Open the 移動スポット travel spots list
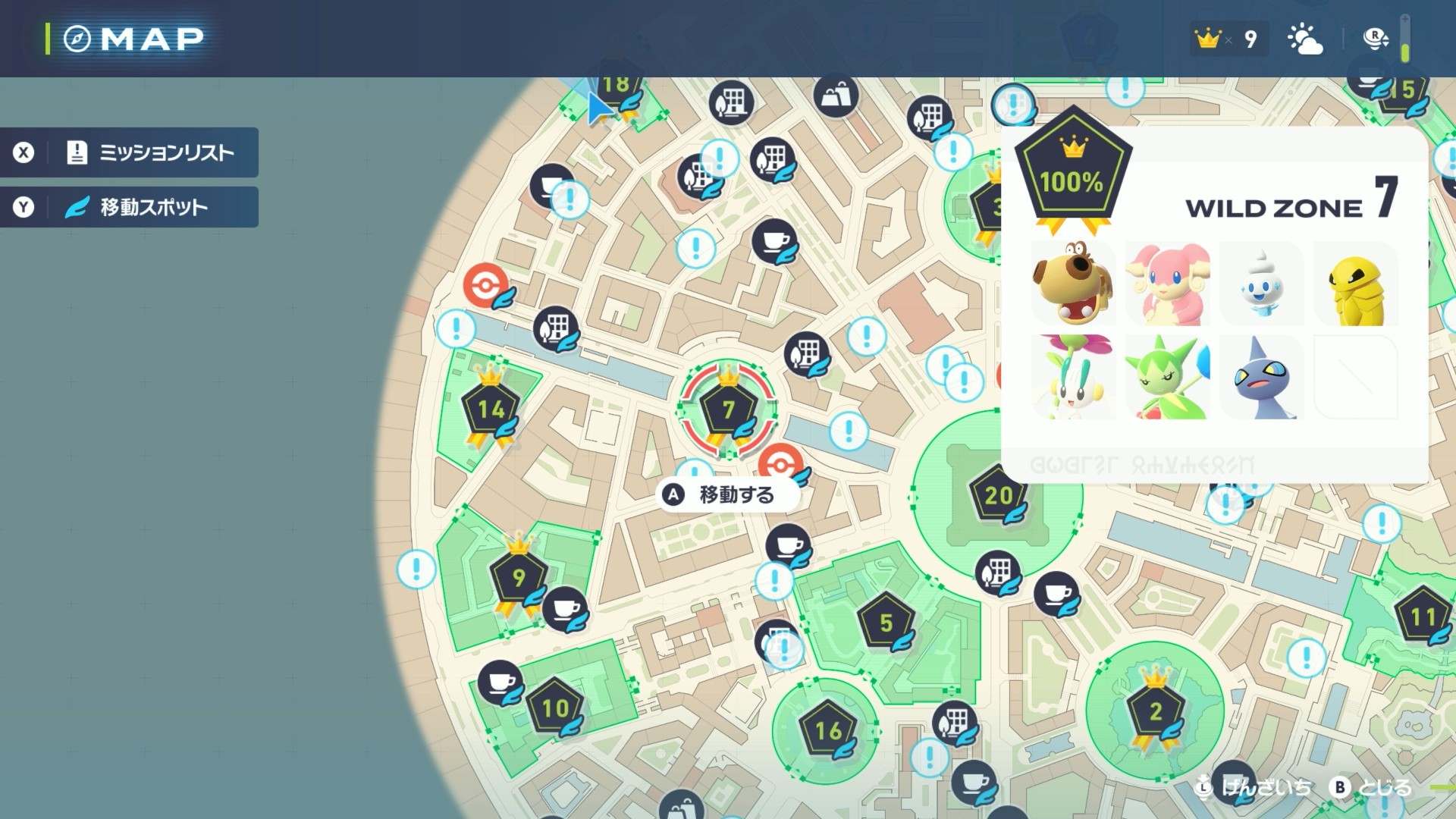The width and height of the screenshot is (1456, 819). [129, 207]
